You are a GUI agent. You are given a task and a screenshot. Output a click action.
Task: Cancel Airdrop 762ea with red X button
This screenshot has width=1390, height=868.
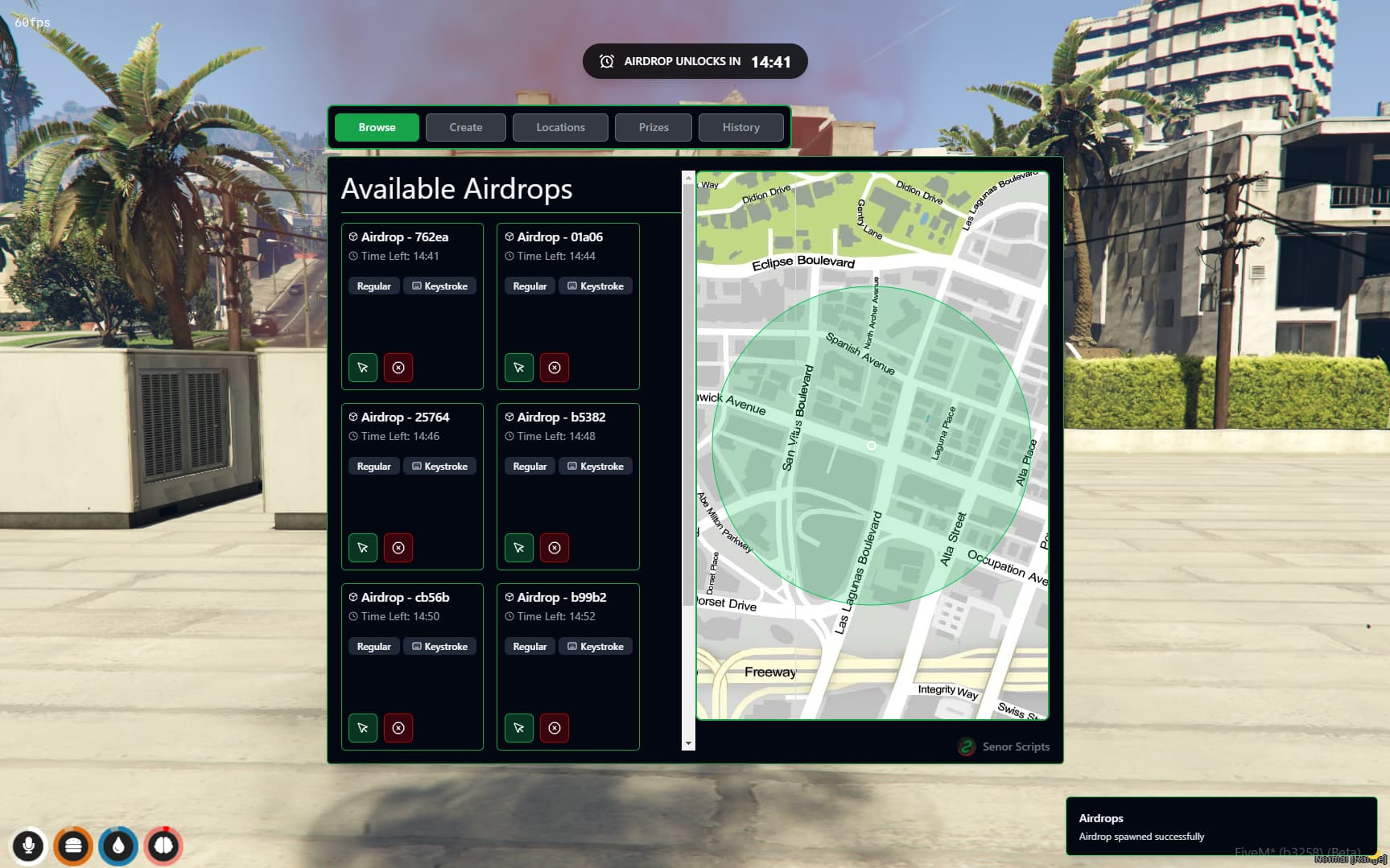(398, 368)
